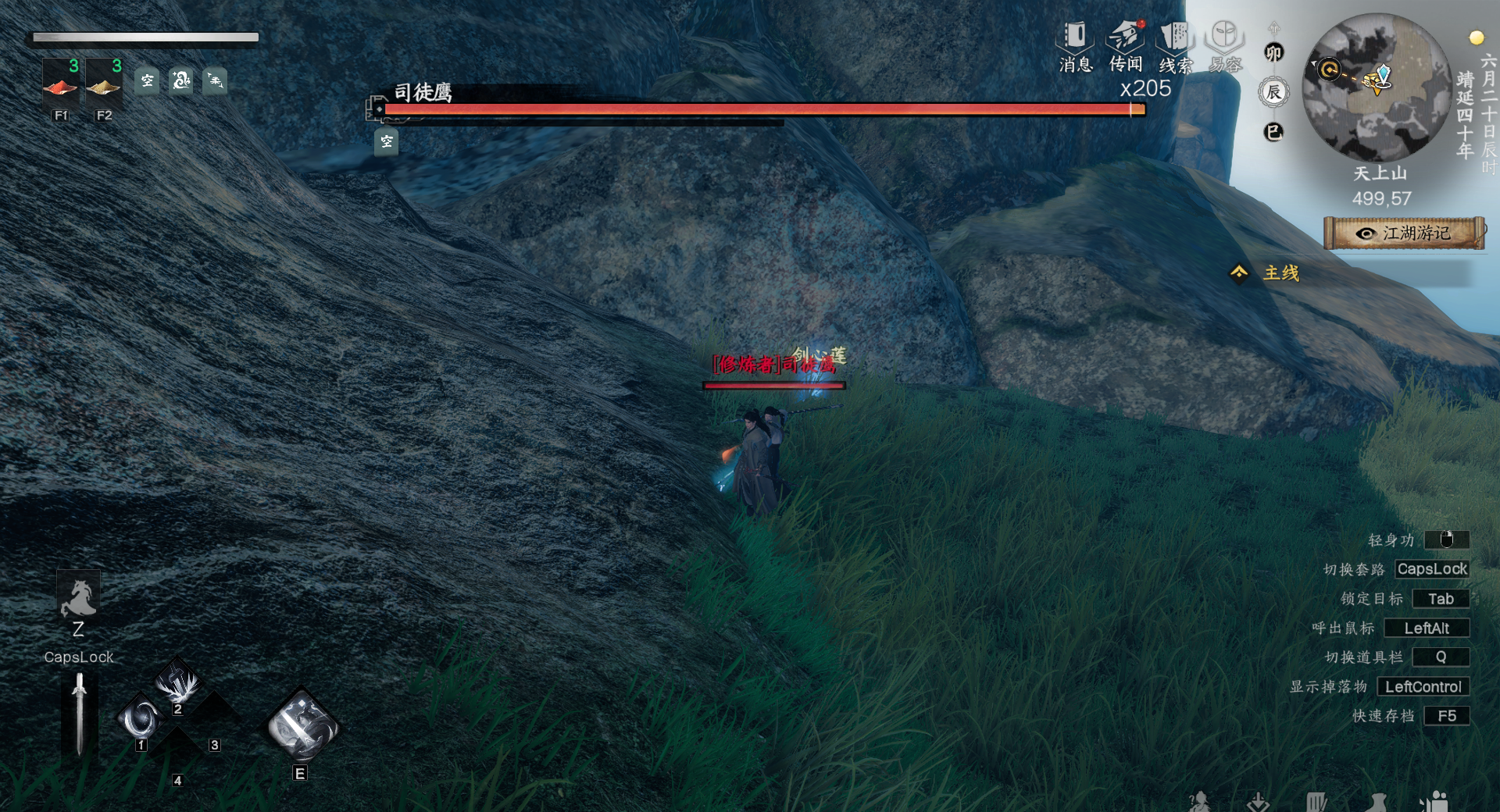Click the download arrow icon

coord(1258,803)
